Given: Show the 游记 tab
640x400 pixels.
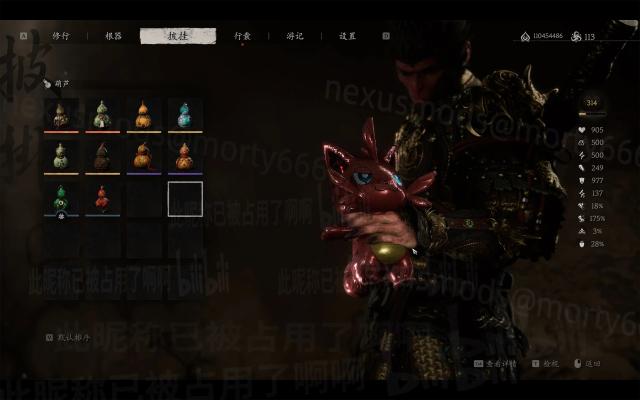Looking at the screenshot, I should [295, 36].
